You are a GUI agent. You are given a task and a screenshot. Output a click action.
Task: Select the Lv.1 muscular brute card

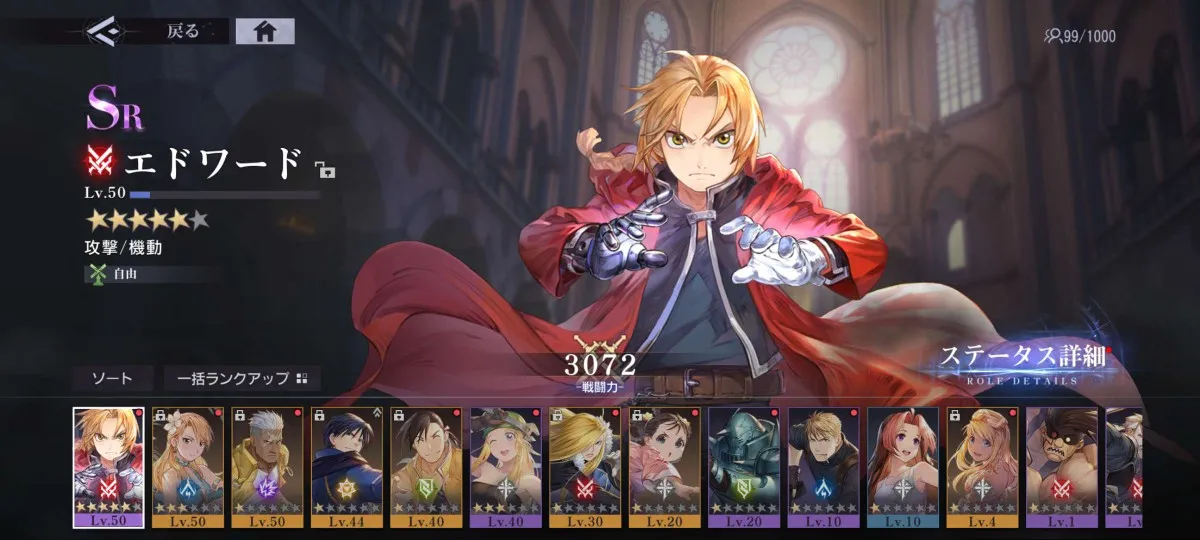tap(1061, 466)
